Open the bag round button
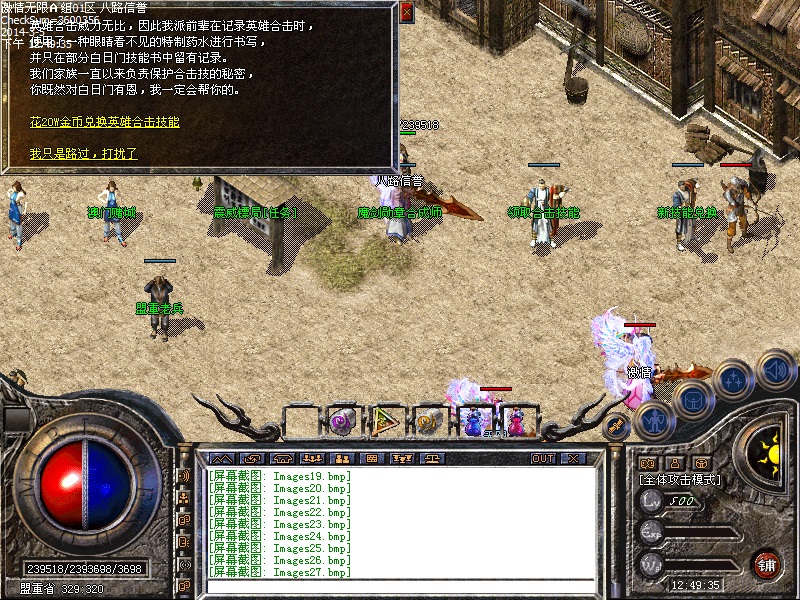The height and width of the screenshot is (600, 800). (x=692, y=399)
